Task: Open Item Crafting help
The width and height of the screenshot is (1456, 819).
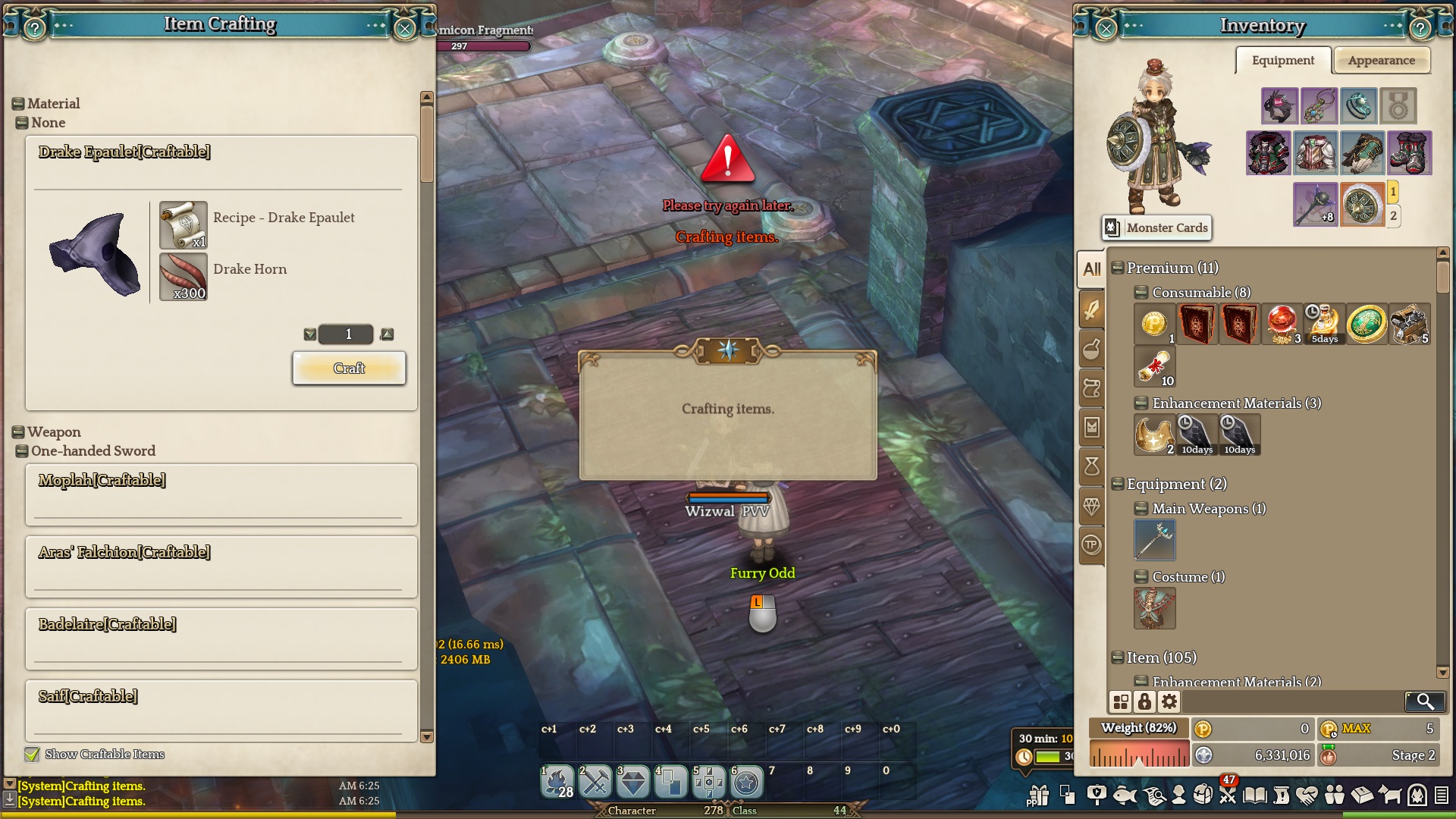Action: coord(35,29)
